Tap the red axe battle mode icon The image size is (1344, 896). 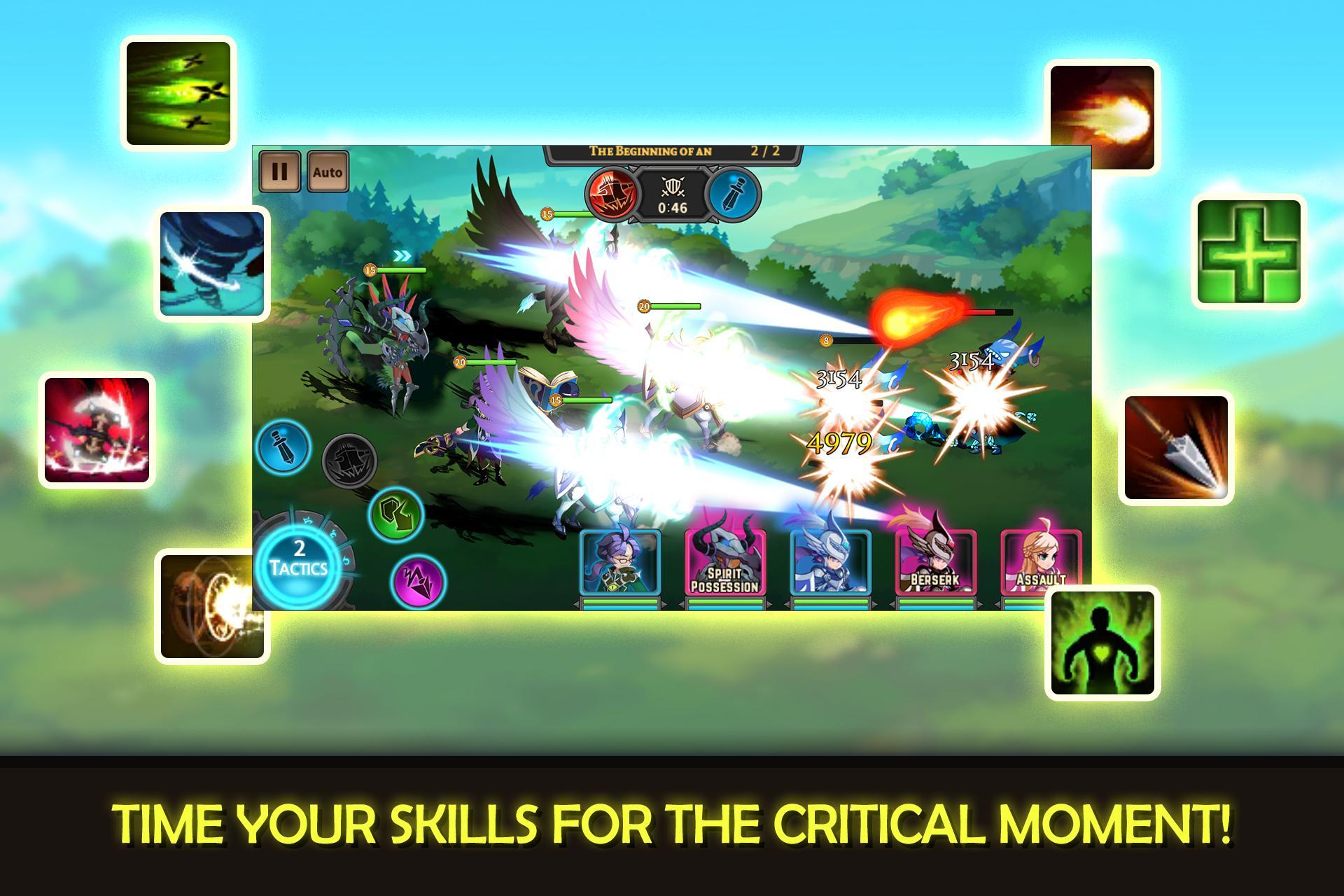coord(611,196)
